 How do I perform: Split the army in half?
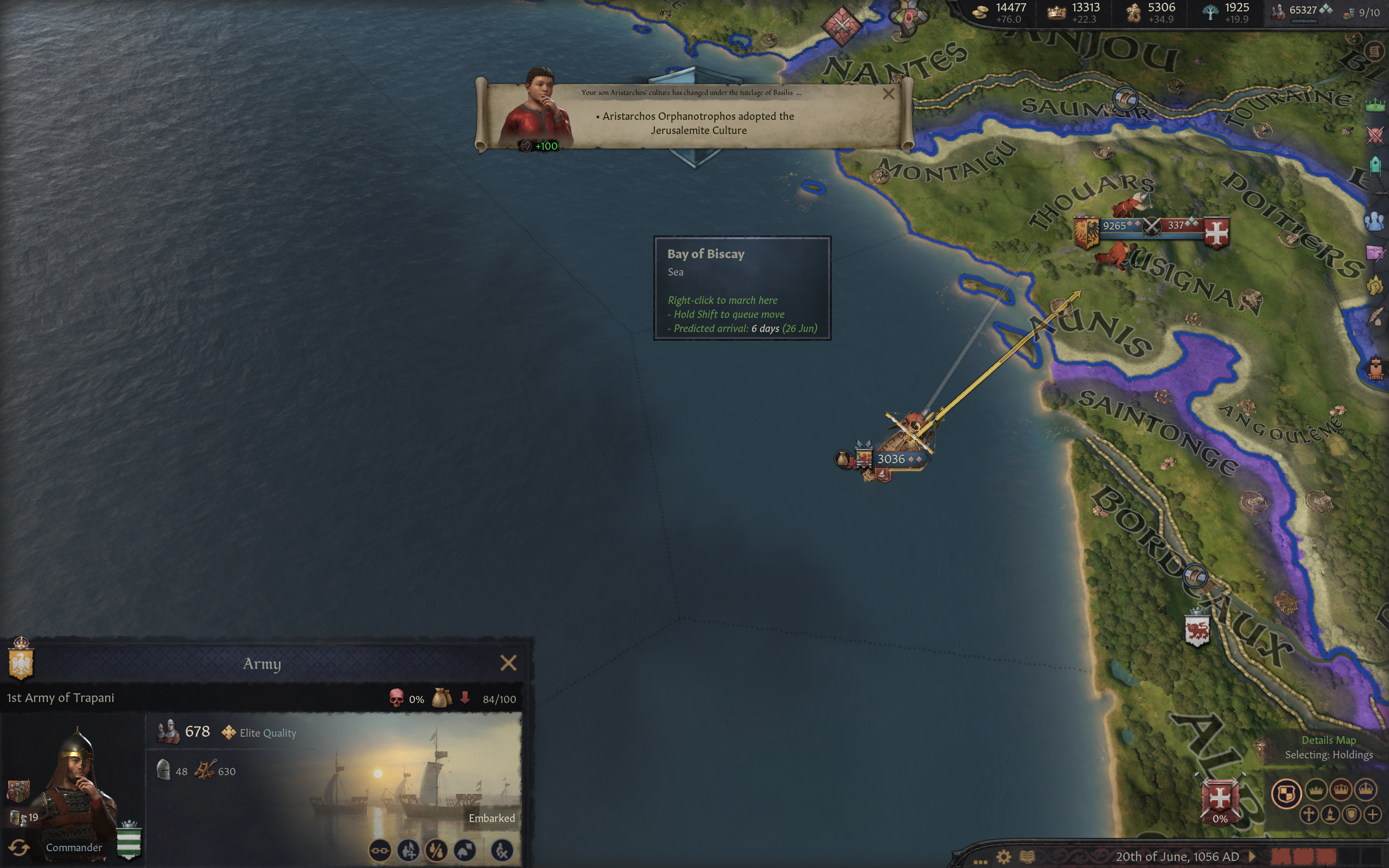tap(436, 850)
